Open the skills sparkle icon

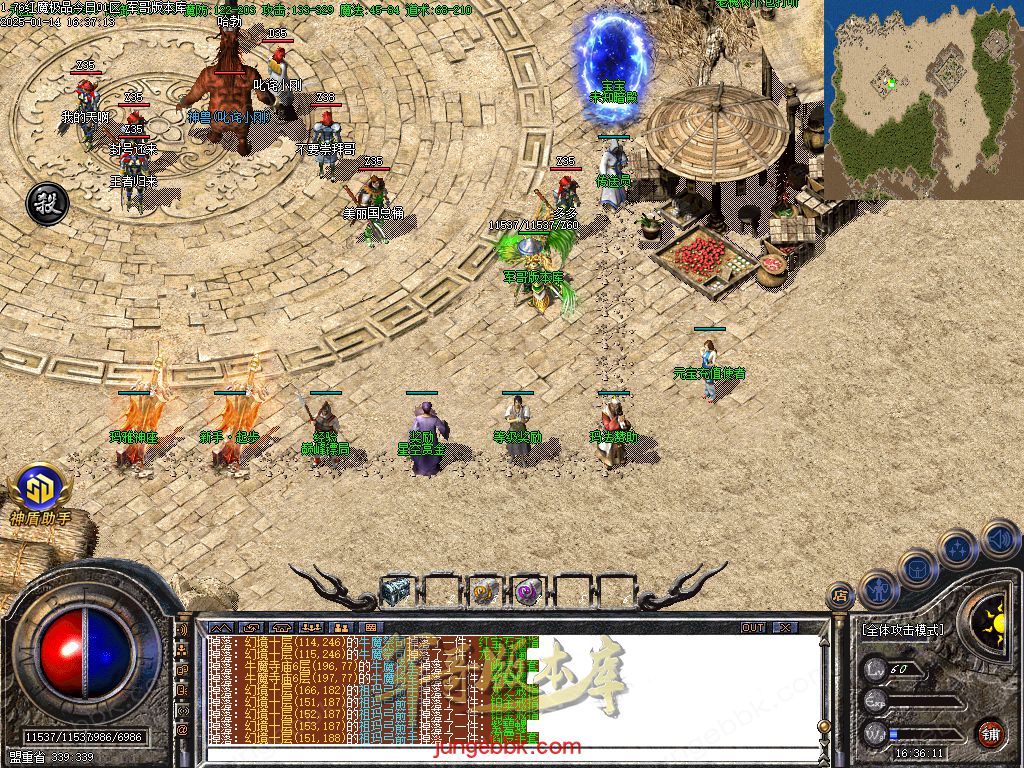click(x=958, y=549)
